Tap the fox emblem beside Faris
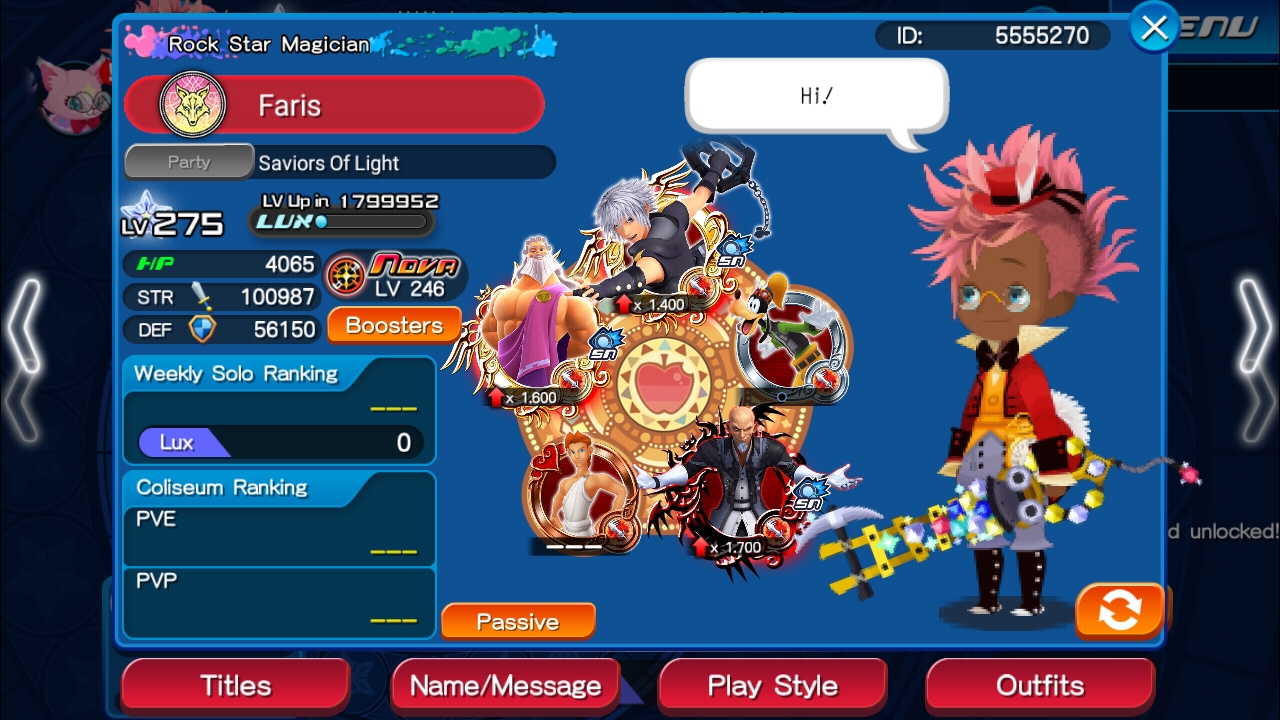This screenshot has height=720, width=1280. [x=193, y=105]
